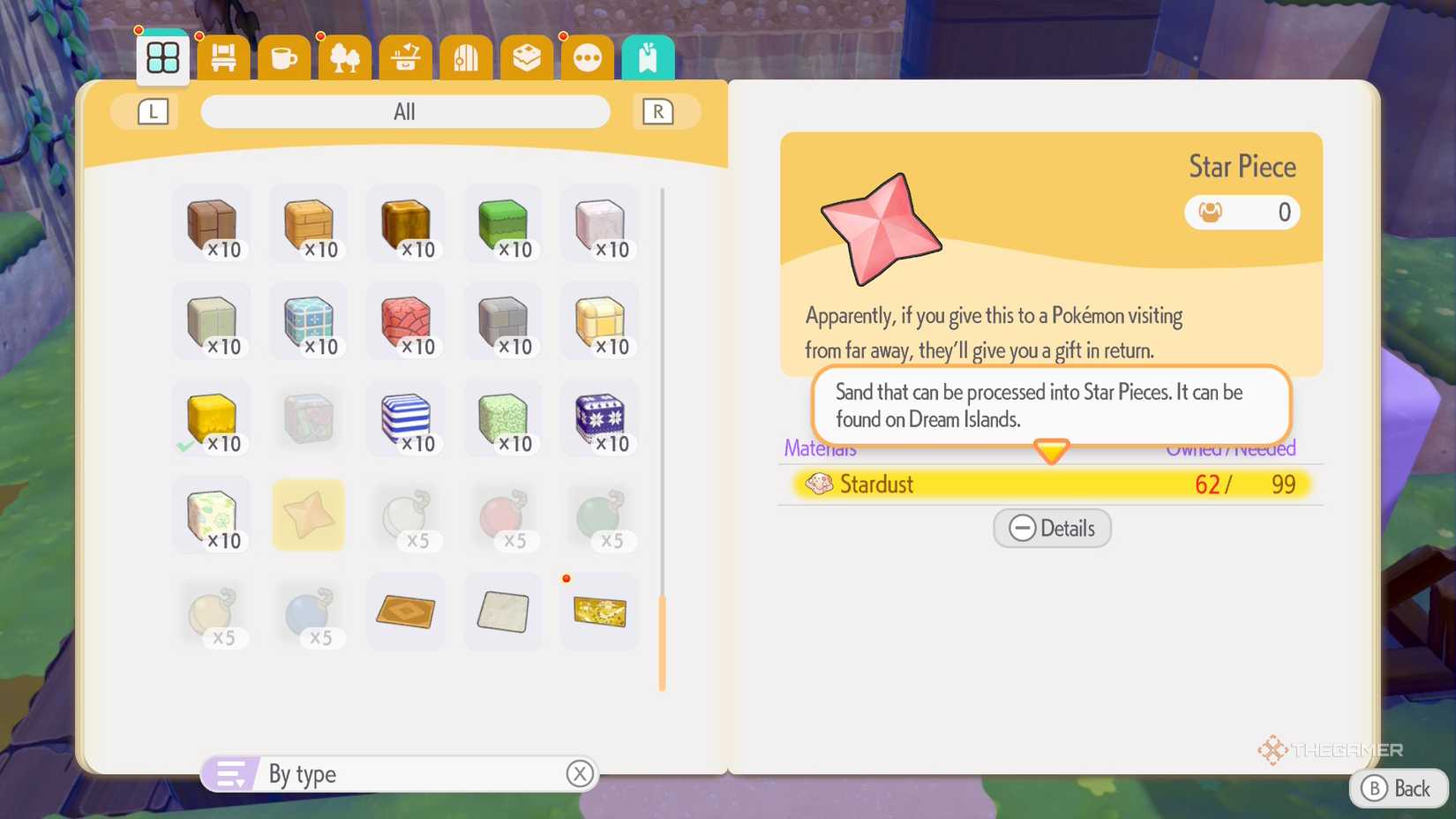Click the Stardust 62/99 progress row
Screen dimensions: 1456x819
click(1050, 484)
